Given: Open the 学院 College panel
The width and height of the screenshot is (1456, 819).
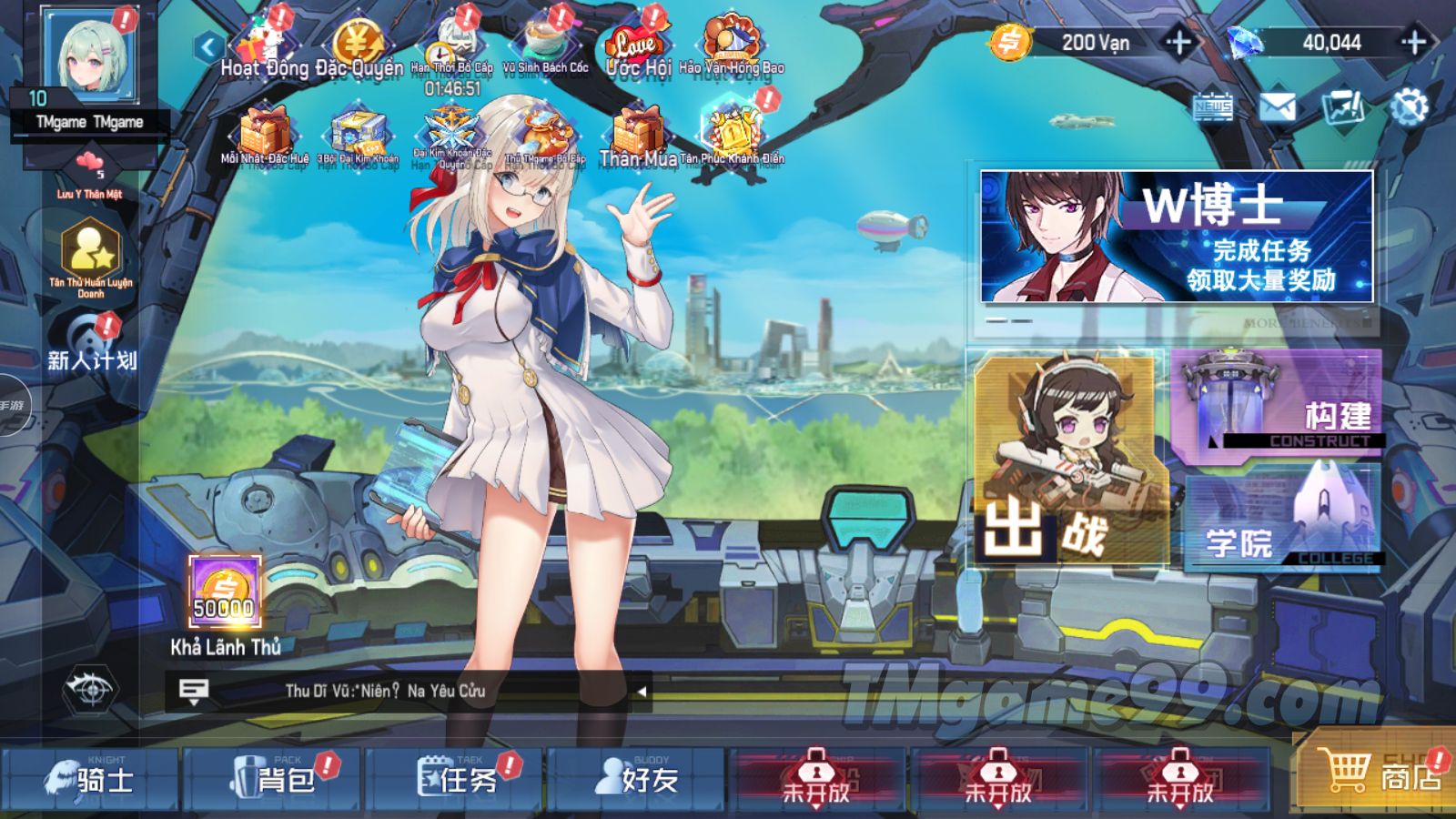Looking at the screenshot, I should 1283,519.
